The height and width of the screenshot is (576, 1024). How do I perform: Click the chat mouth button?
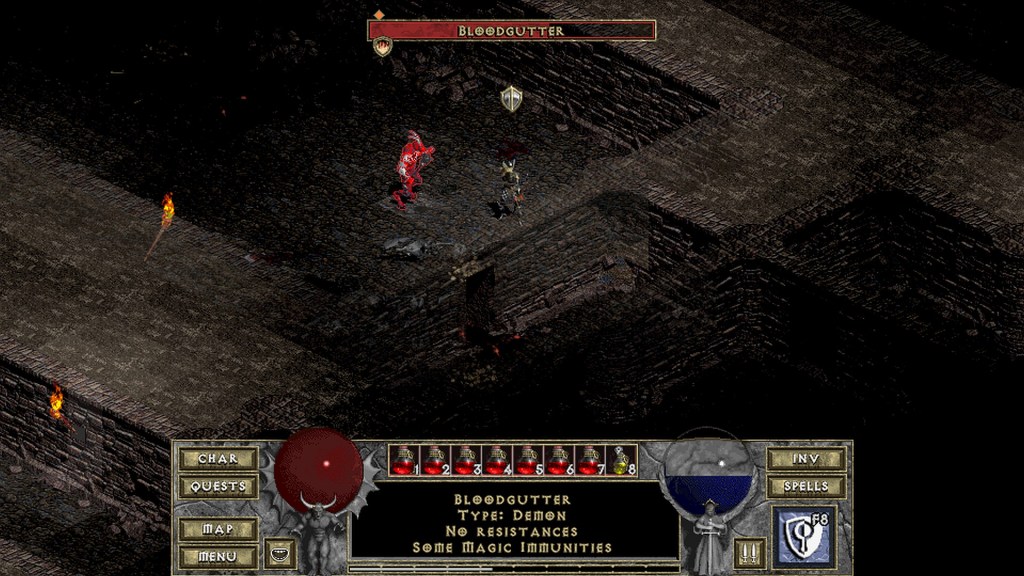[279, 553]
